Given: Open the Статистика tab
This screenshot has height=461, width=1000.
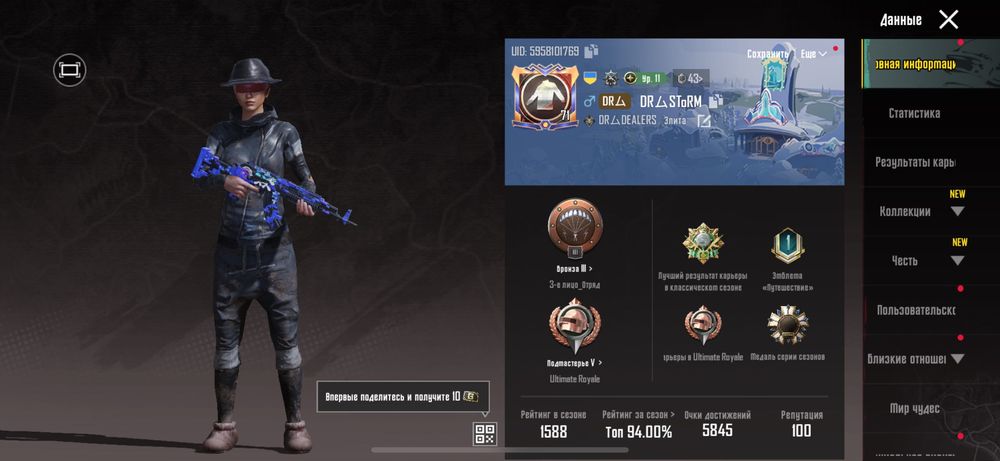Looking at the screenshot, I should (x=914, y=113).
